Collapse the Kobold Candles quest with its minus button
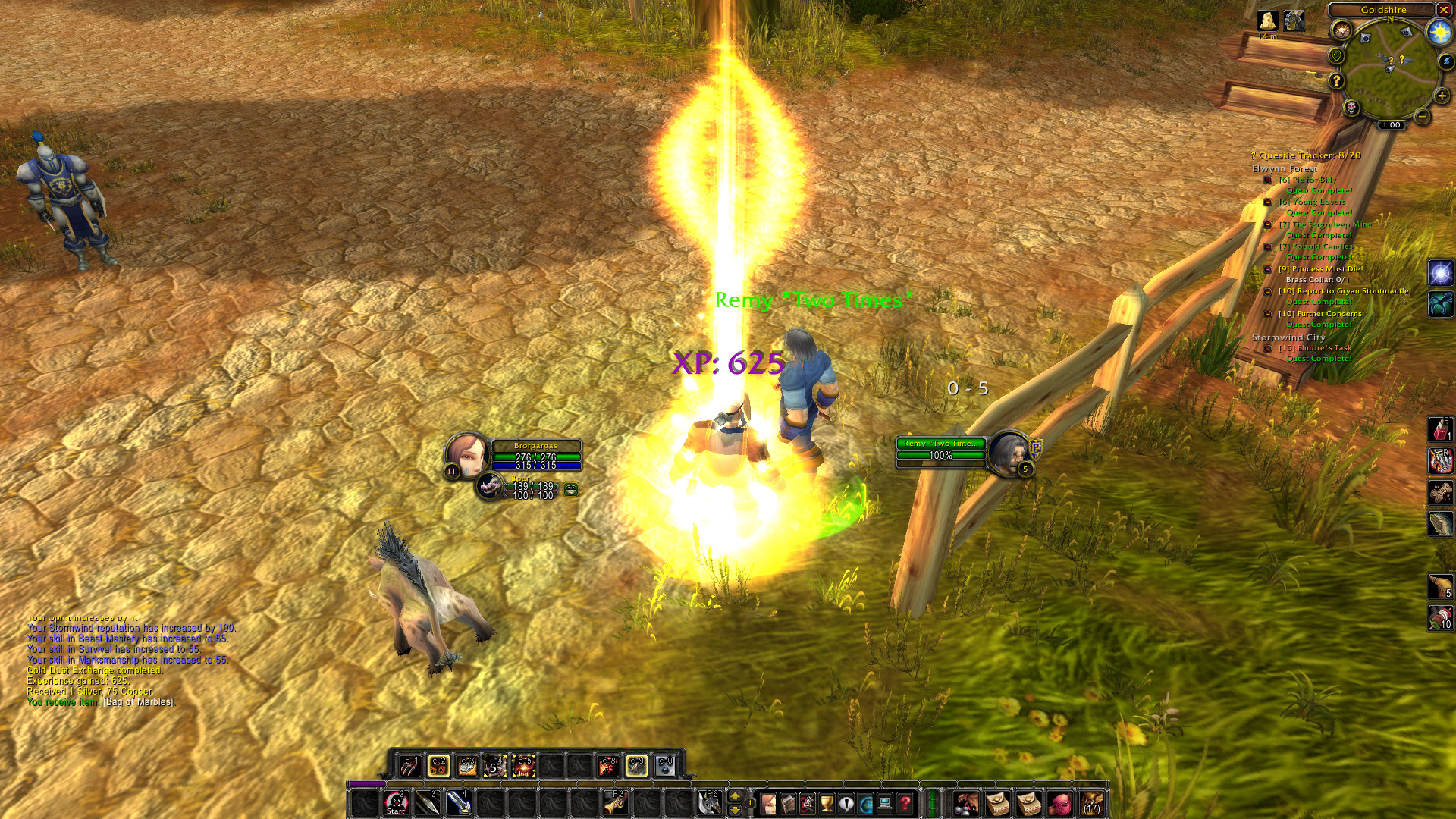The height and width of the screenshot is (819, 1456). (1267, 247)
